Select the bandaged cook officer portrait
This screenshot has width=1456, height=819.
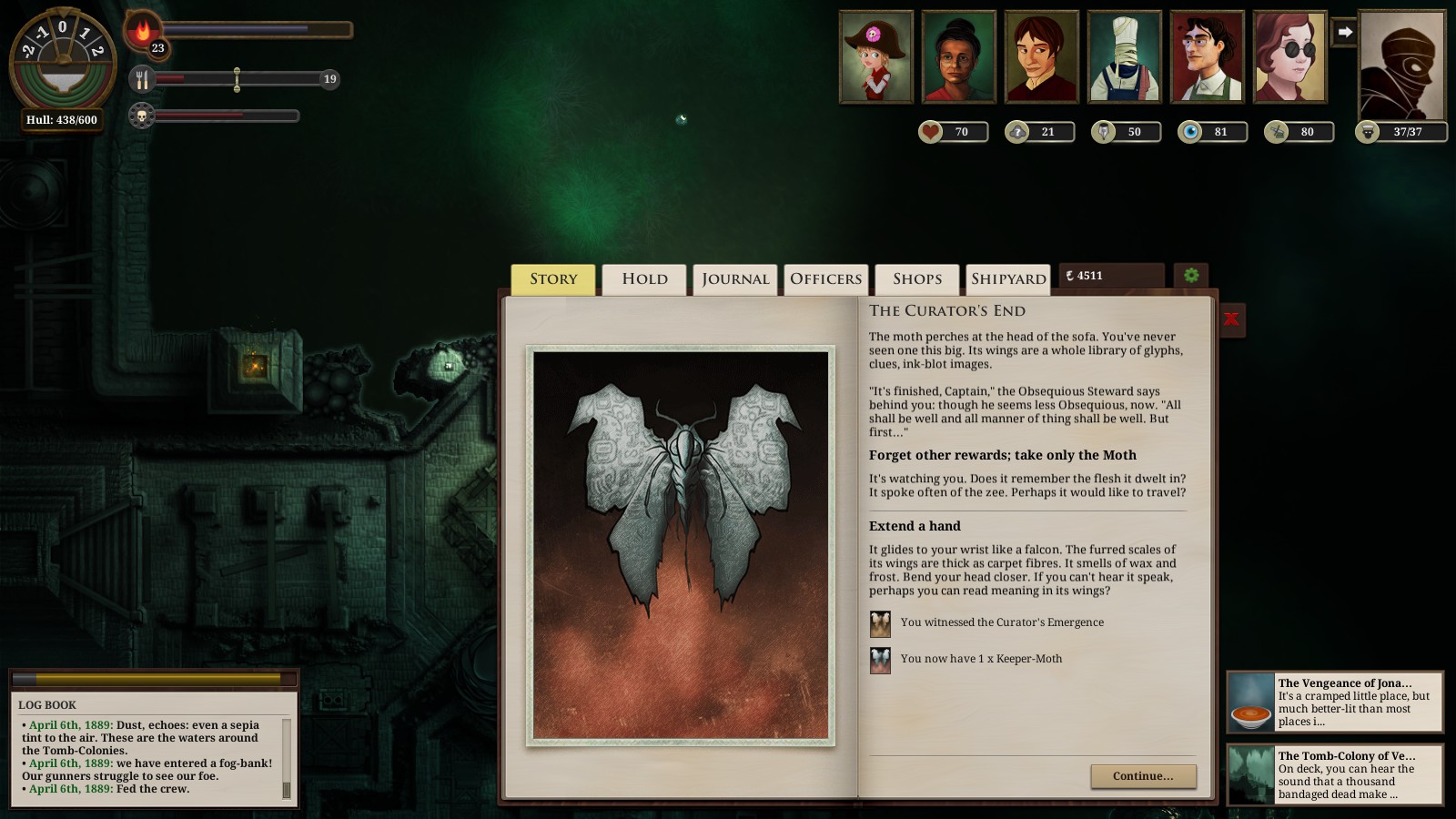click(1125, 56)
